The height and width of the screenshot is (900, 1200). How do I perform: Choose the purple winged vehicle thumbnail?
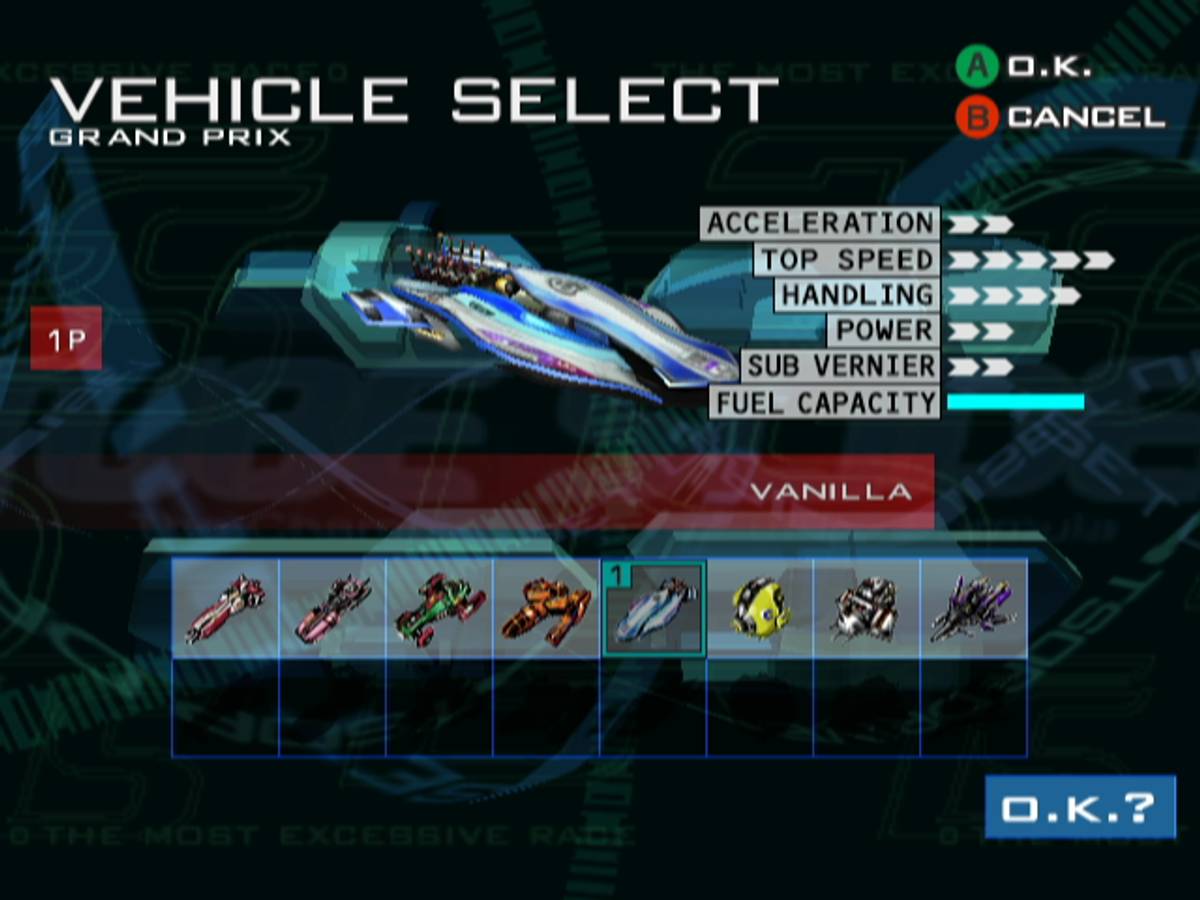coord(974,608)
